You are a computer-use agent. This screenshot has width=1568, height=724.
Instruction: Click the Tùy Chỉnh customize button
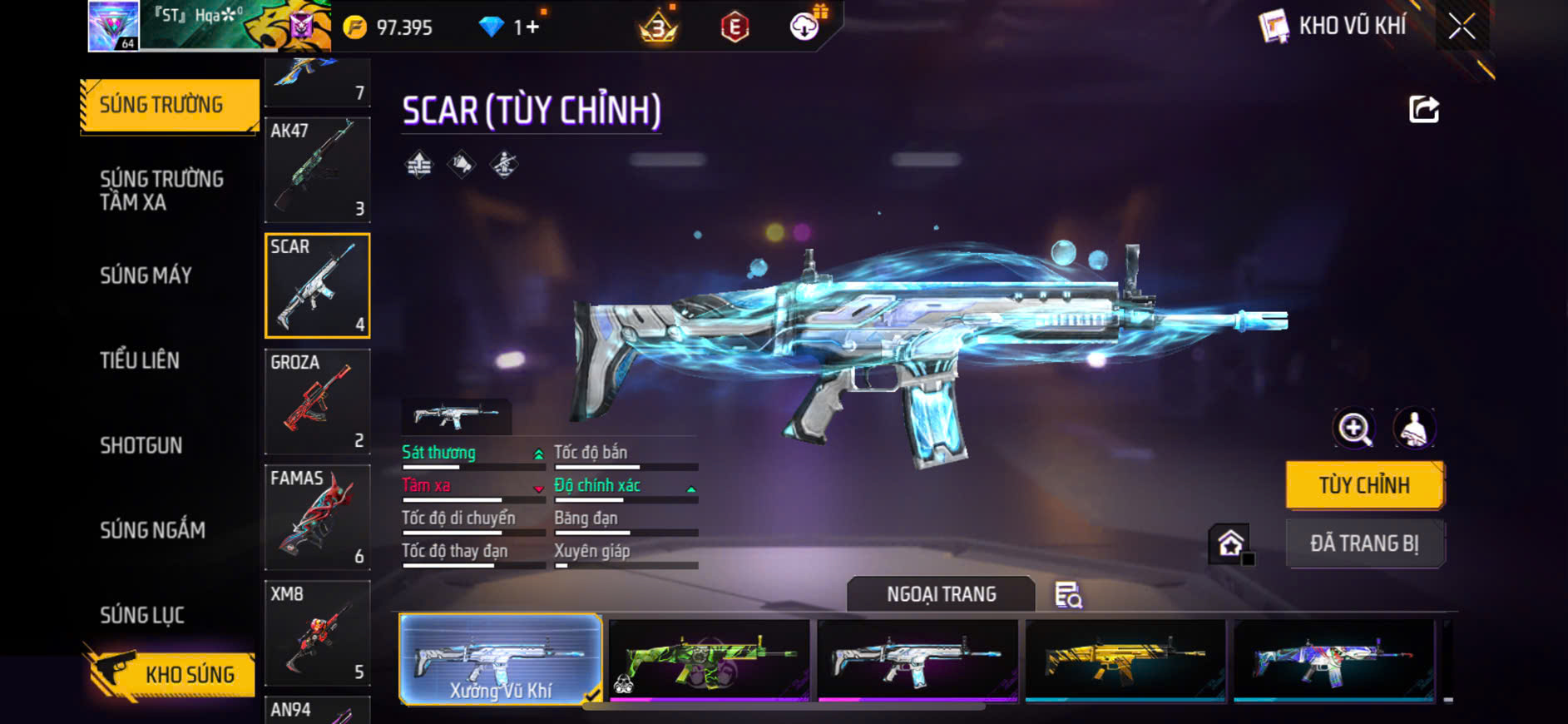1364,485
